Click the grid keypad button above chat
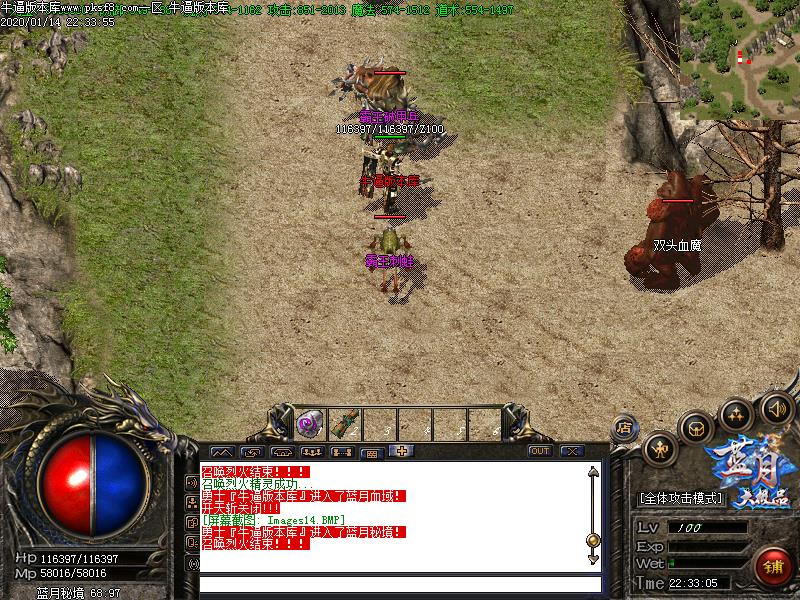The image size is (800, 600). tap(371, 452)
